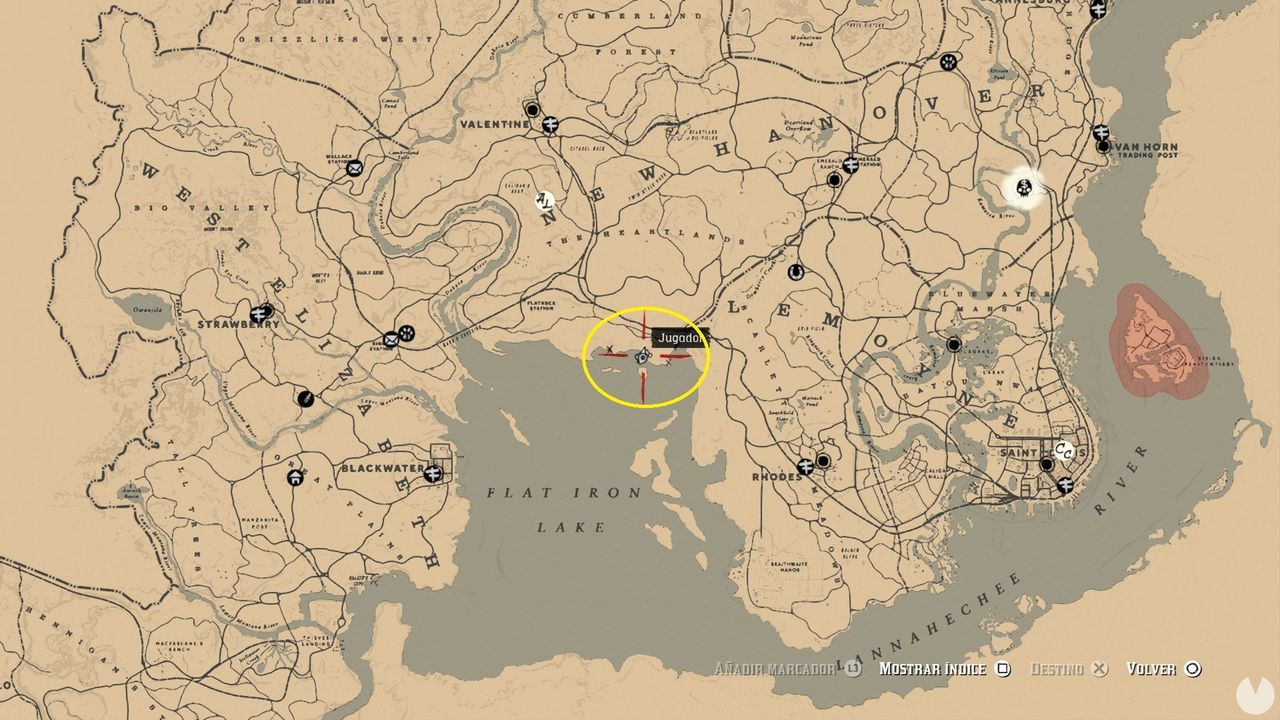
Task: Select the white AL icon in the Heartlands
Action: click(545, 203)
